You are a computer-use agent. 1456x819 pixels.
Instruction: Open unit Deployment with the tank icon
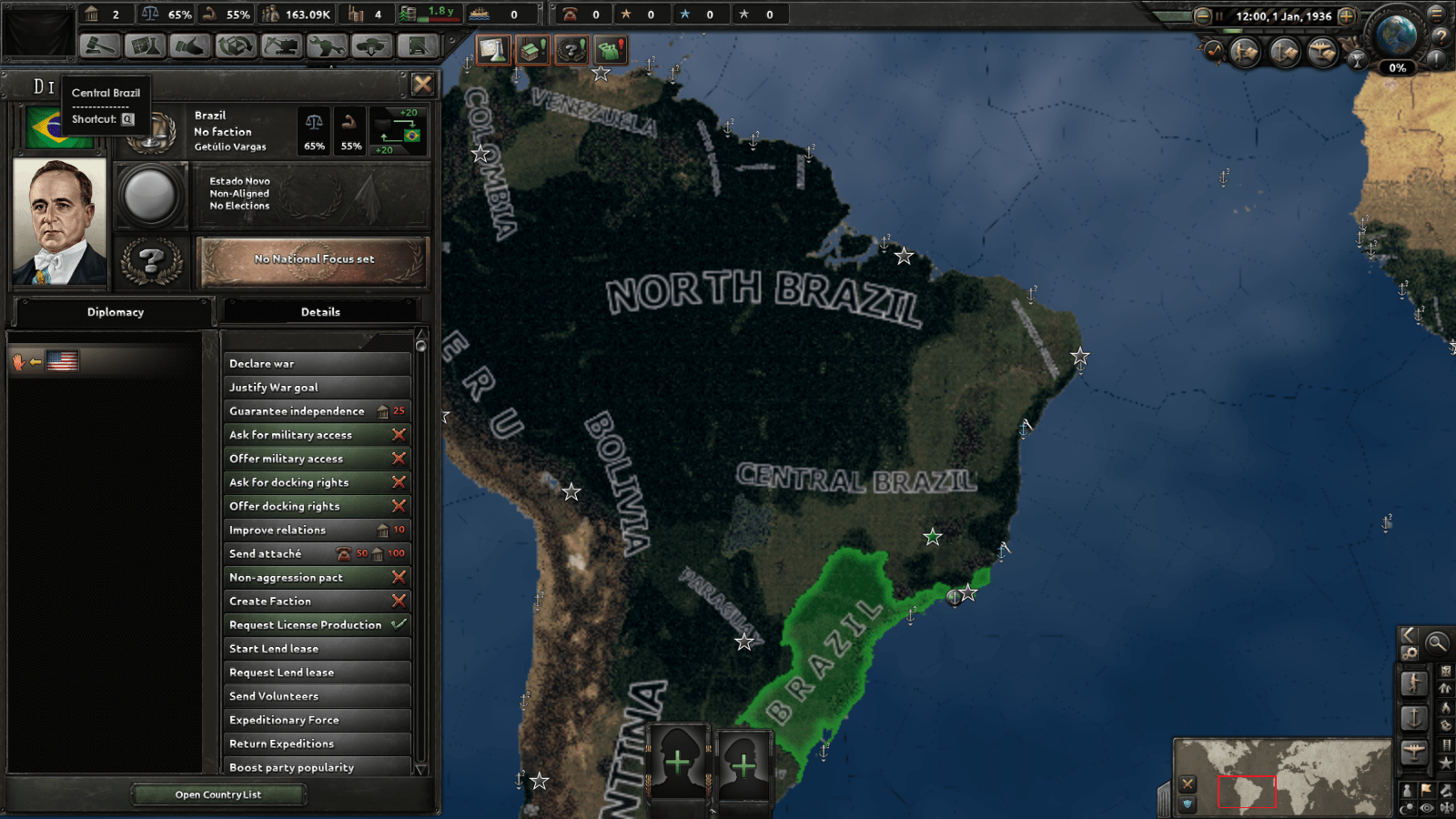(x=373, y=45)
